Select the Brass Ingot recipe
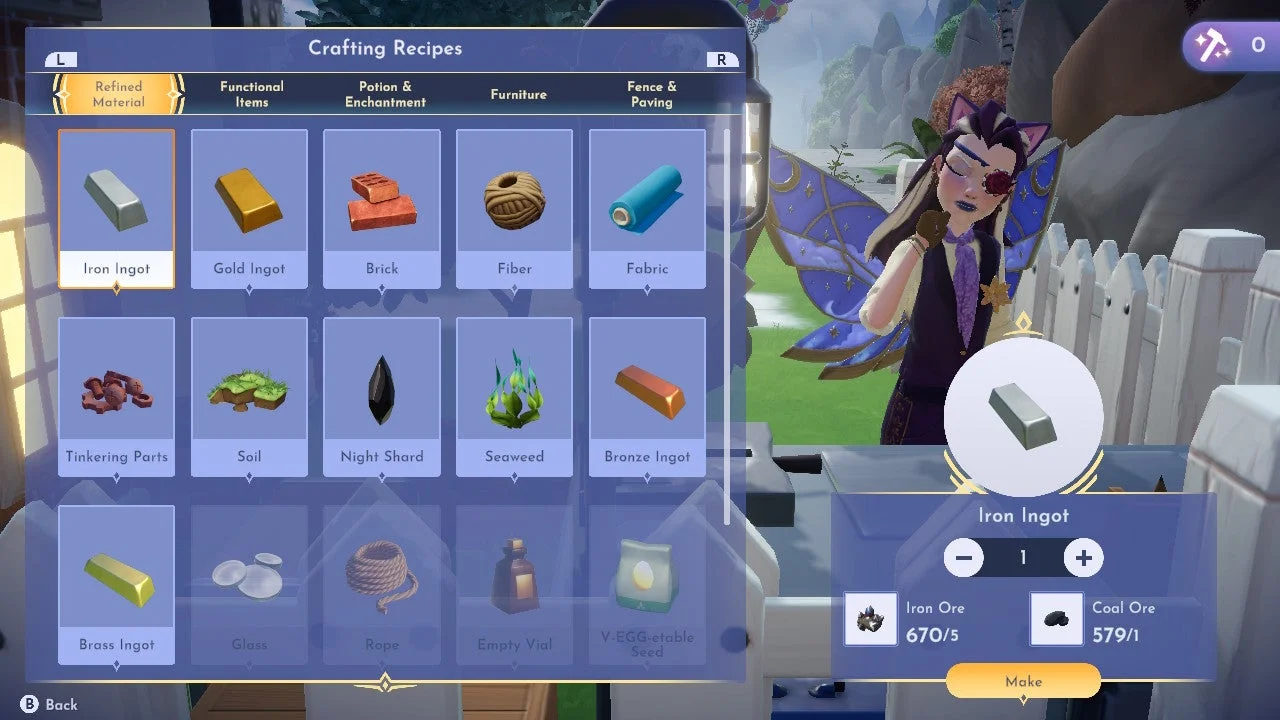Image resolution: width=1280 pixels, height=720 pixels. [116, 578]
